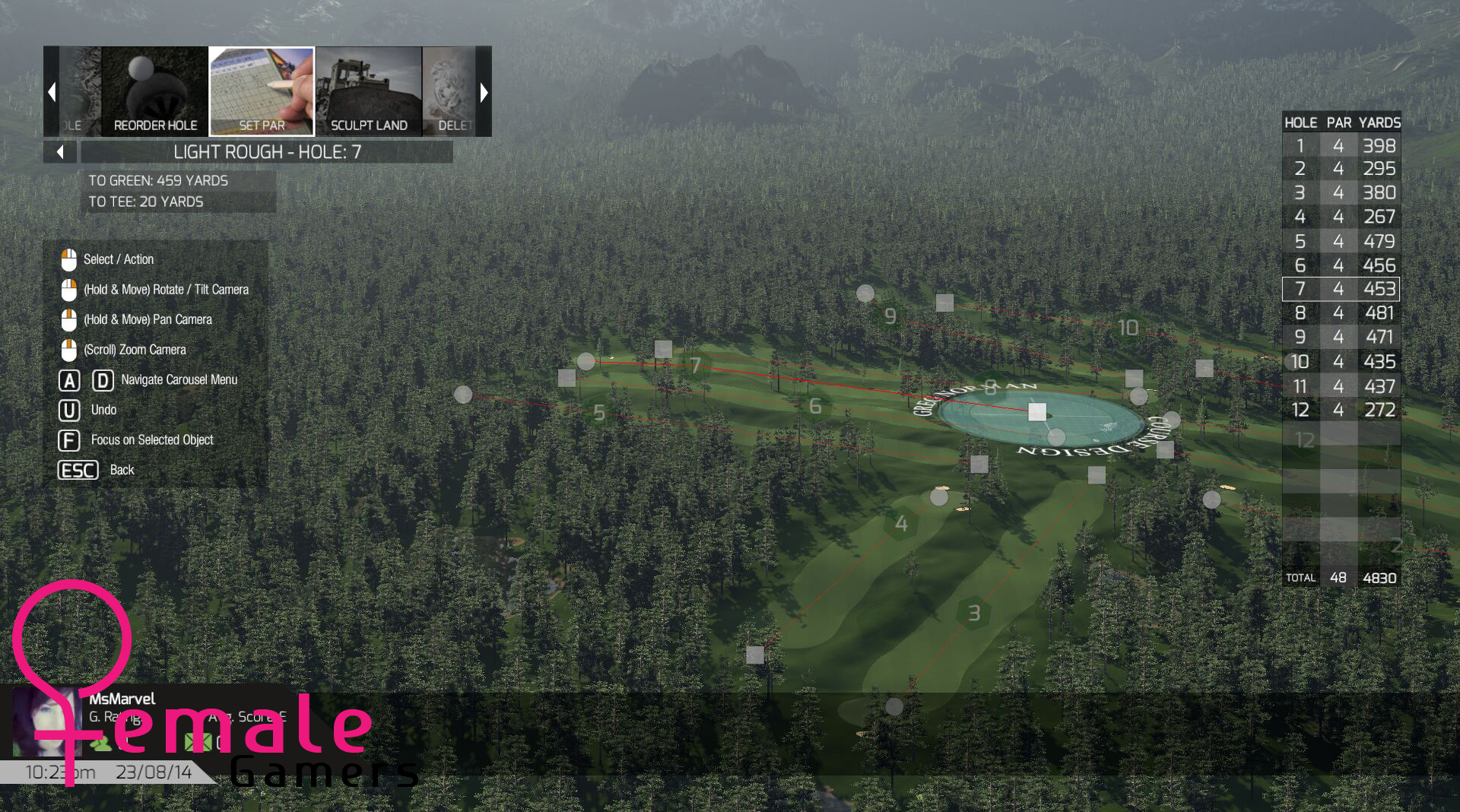Viewport: 1460px width, 812px height.
Task: Select hole 3 row with 380 yards
Action: click(1341, 192)
